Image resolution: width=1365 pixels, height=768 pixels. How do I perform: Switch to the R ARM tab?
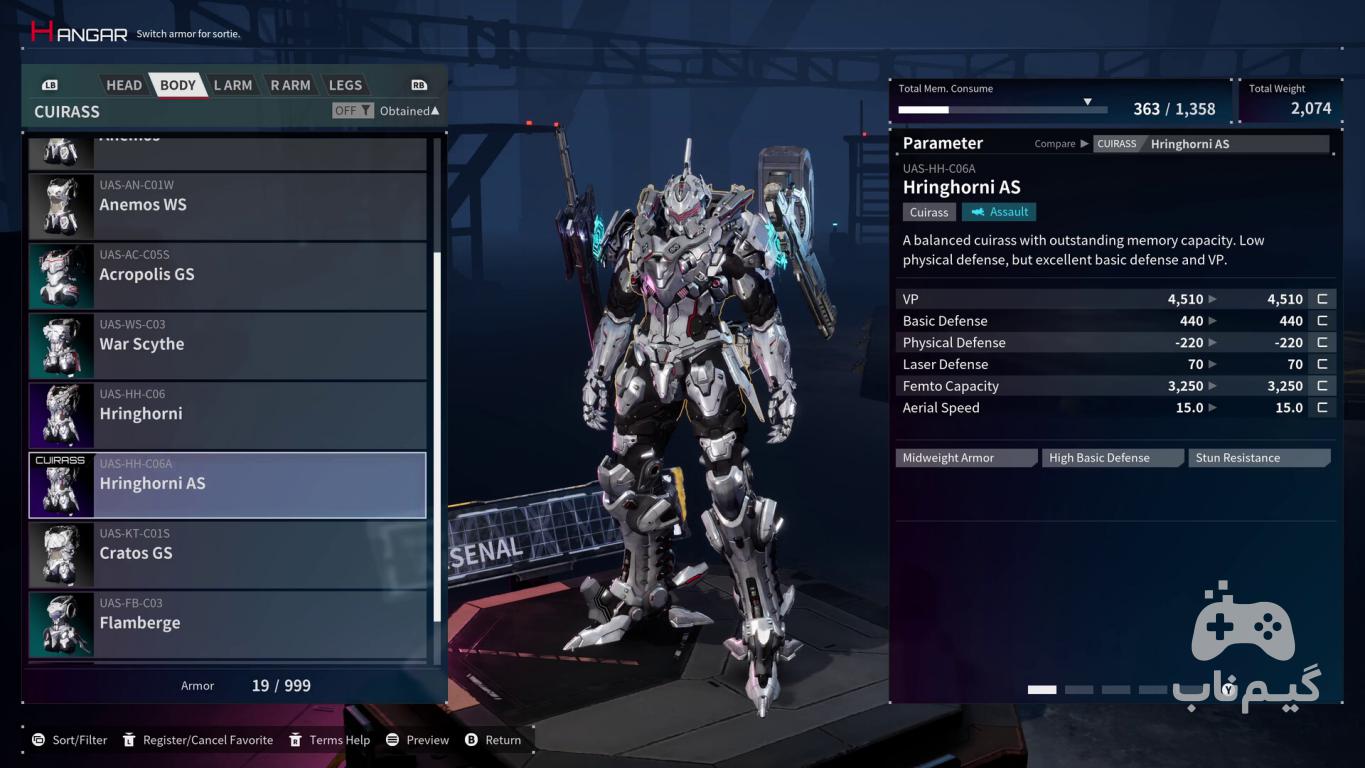coord(290,85)
